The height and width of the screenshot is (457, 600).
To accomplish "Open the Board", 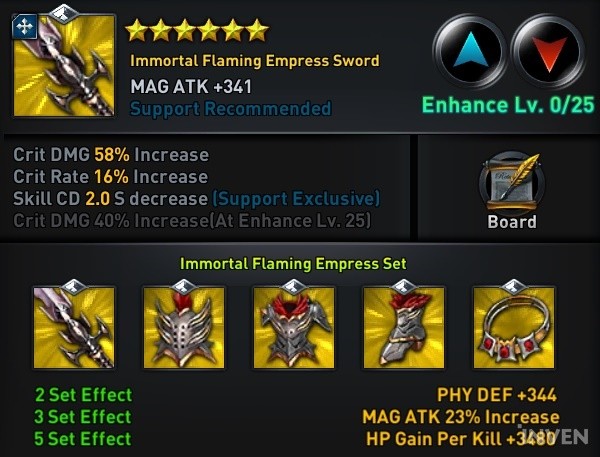I will [x=511, y=192].
